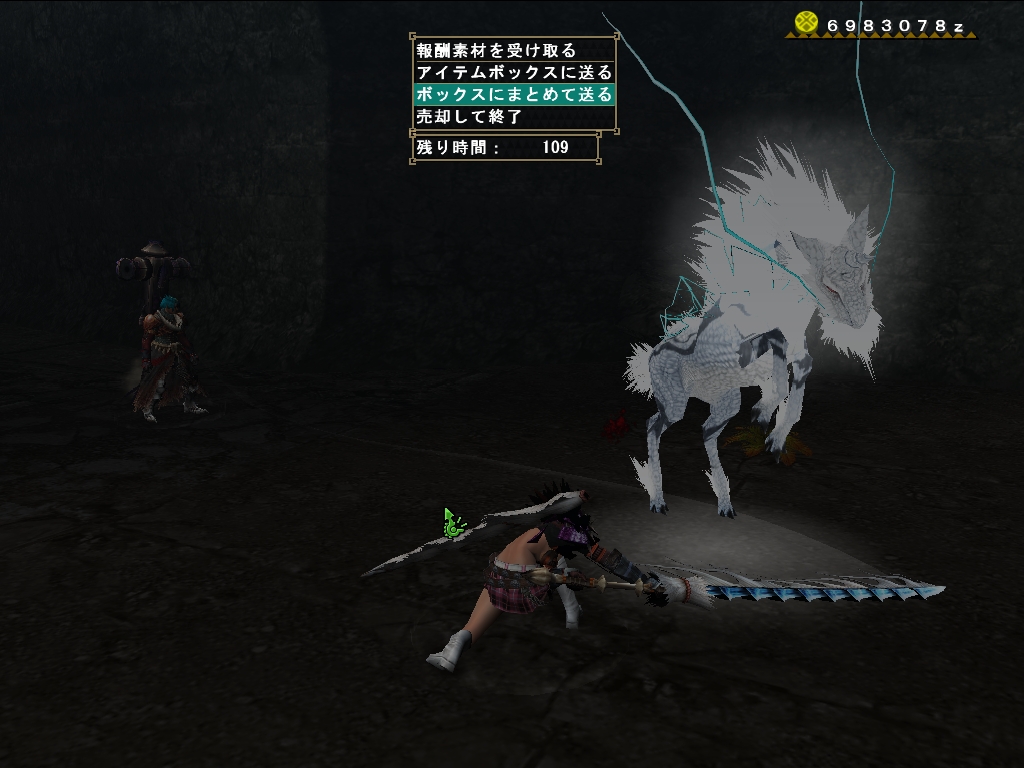Viewport: 1024px width, 768px height.
Task: Choose 売却して終了 option
Action: [470, 116]
